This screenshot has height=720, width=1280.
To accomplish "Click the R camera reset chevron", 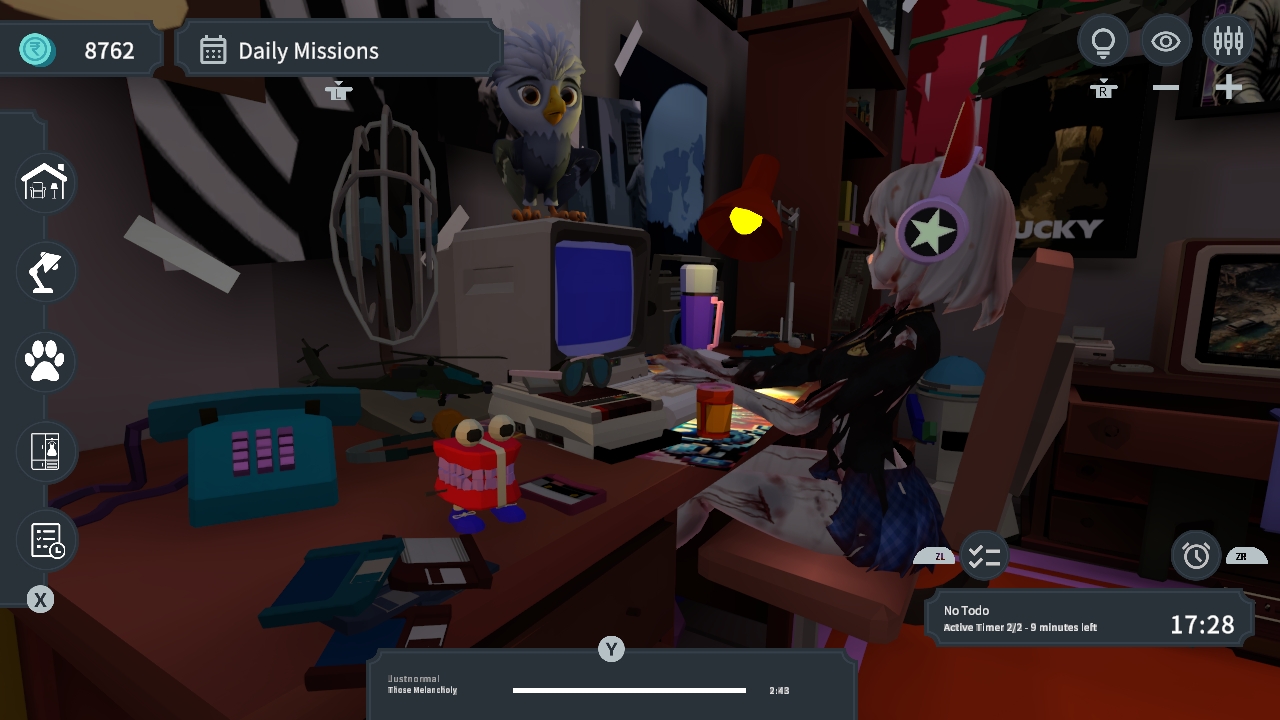I will (1103, 88).
